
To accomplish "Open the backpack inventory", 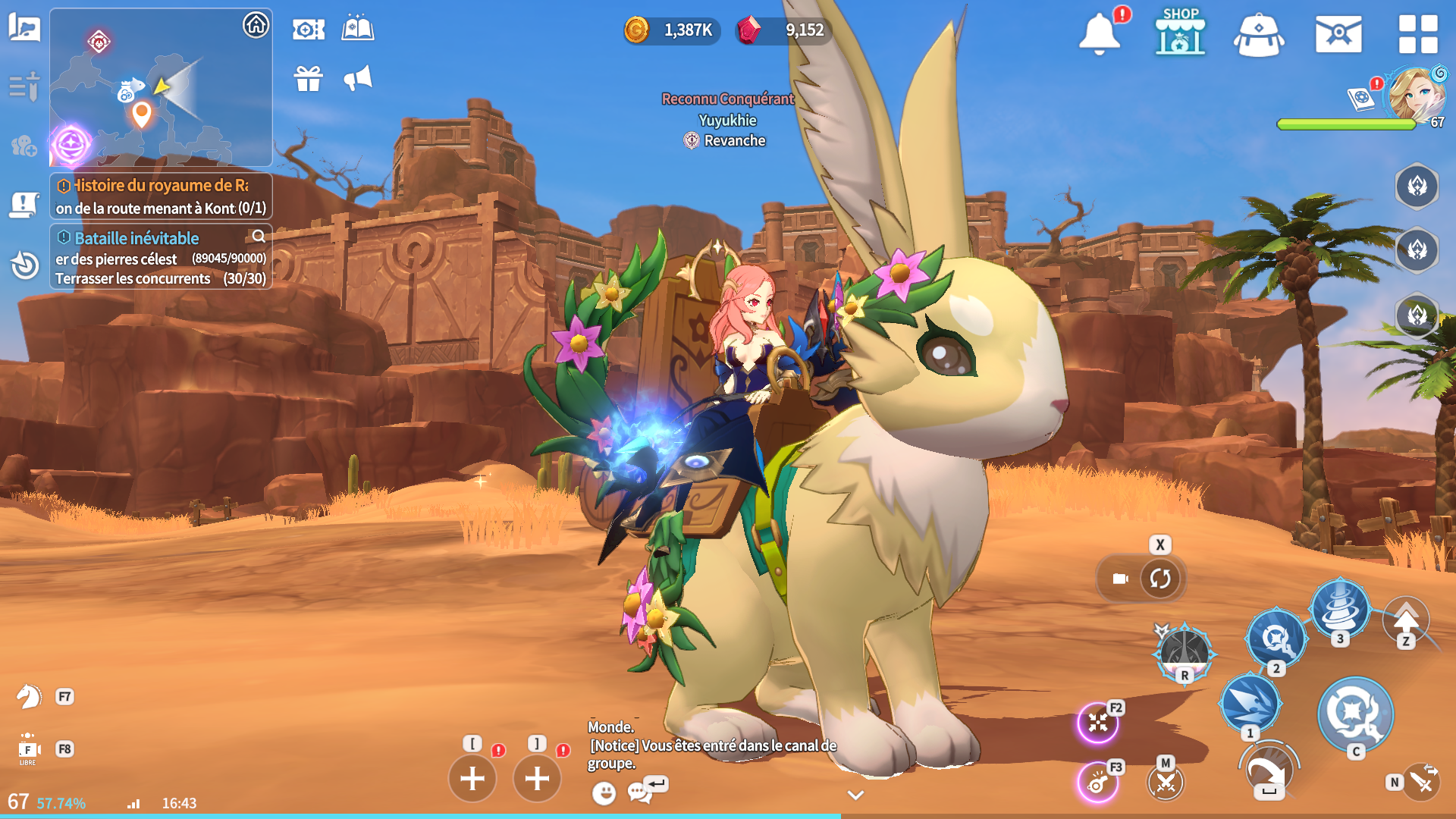I will click(x=1259, y=35).
